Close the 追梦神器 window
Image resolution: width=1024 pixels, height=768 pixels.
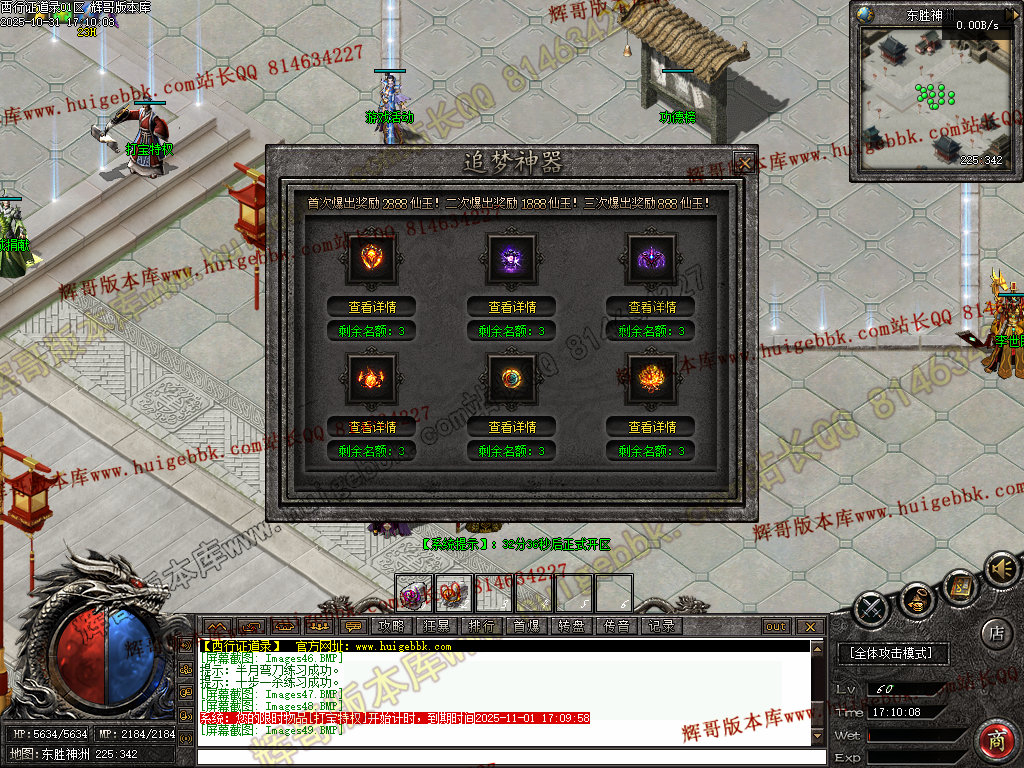tap(743, 161)
